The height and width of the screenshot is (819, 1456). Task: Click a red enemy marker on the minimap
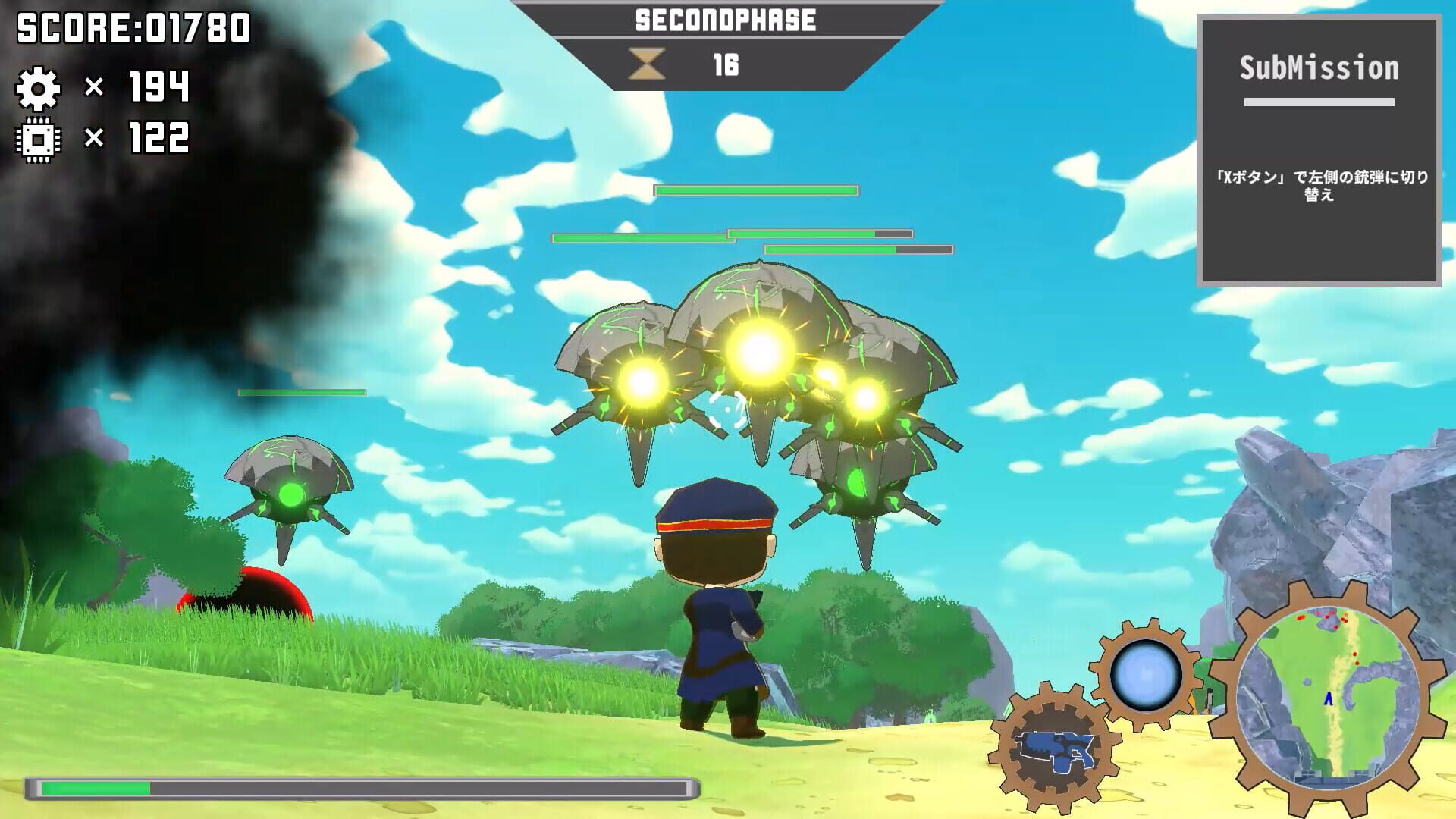coord(1301,618)
